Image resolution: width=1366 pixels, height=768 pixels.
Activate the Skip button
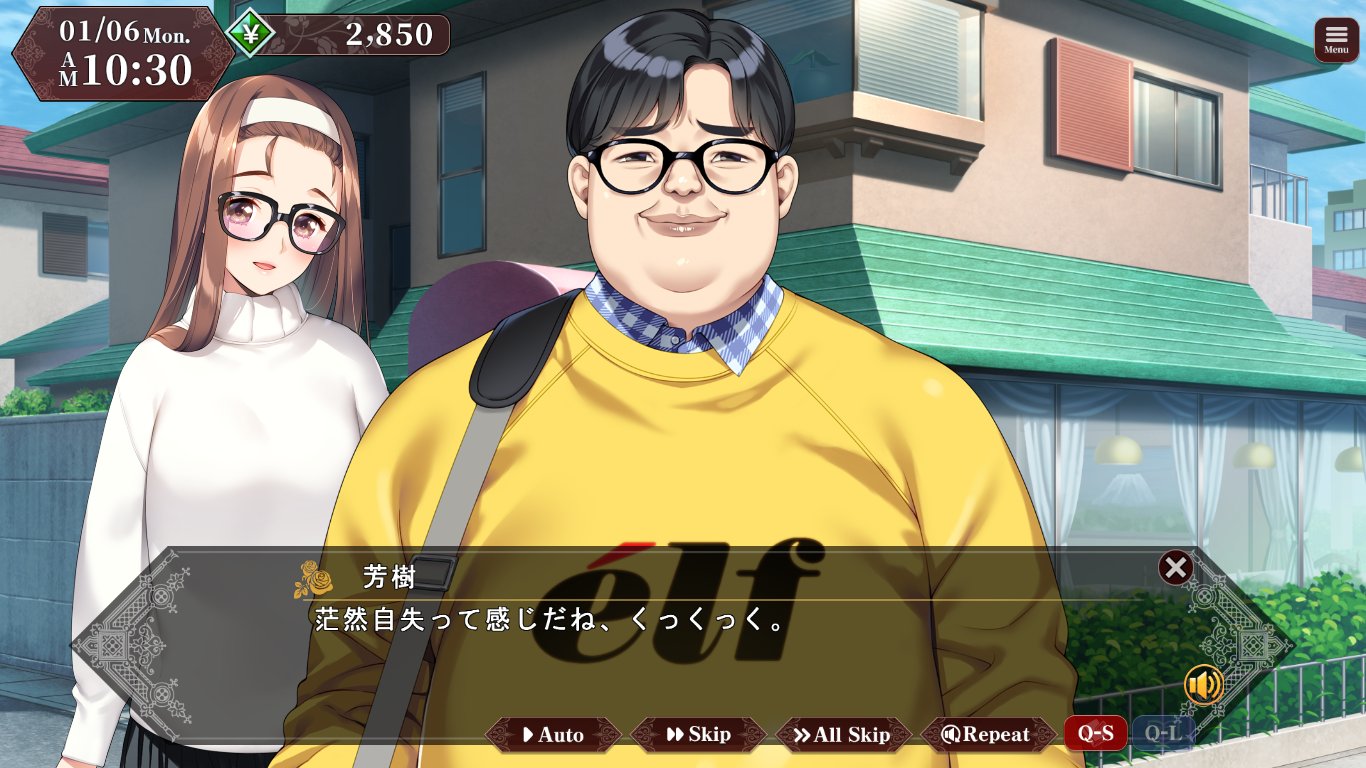698,735
